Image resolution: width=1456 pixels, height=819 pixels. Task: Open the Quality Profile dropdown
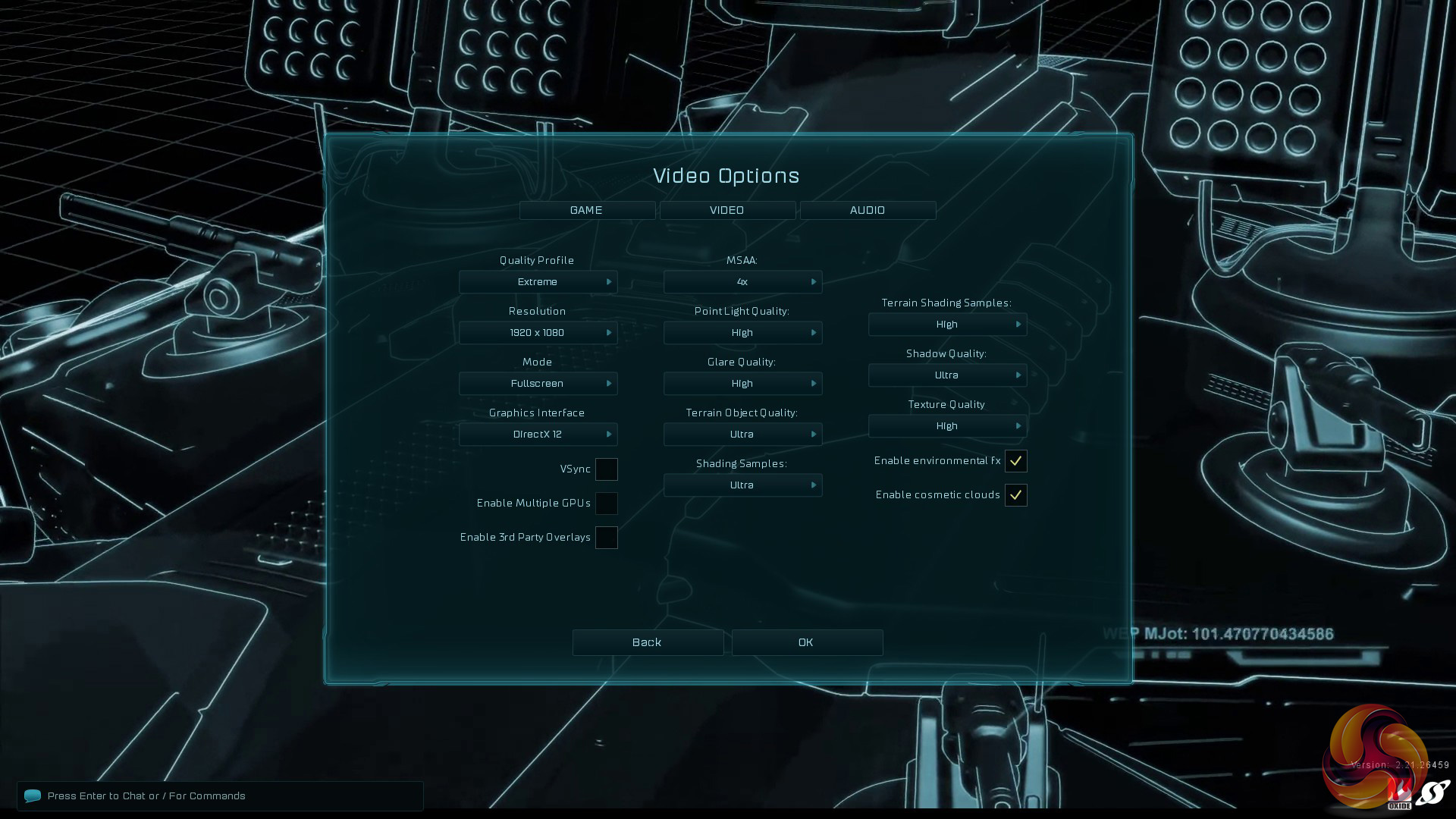point(538,282)
